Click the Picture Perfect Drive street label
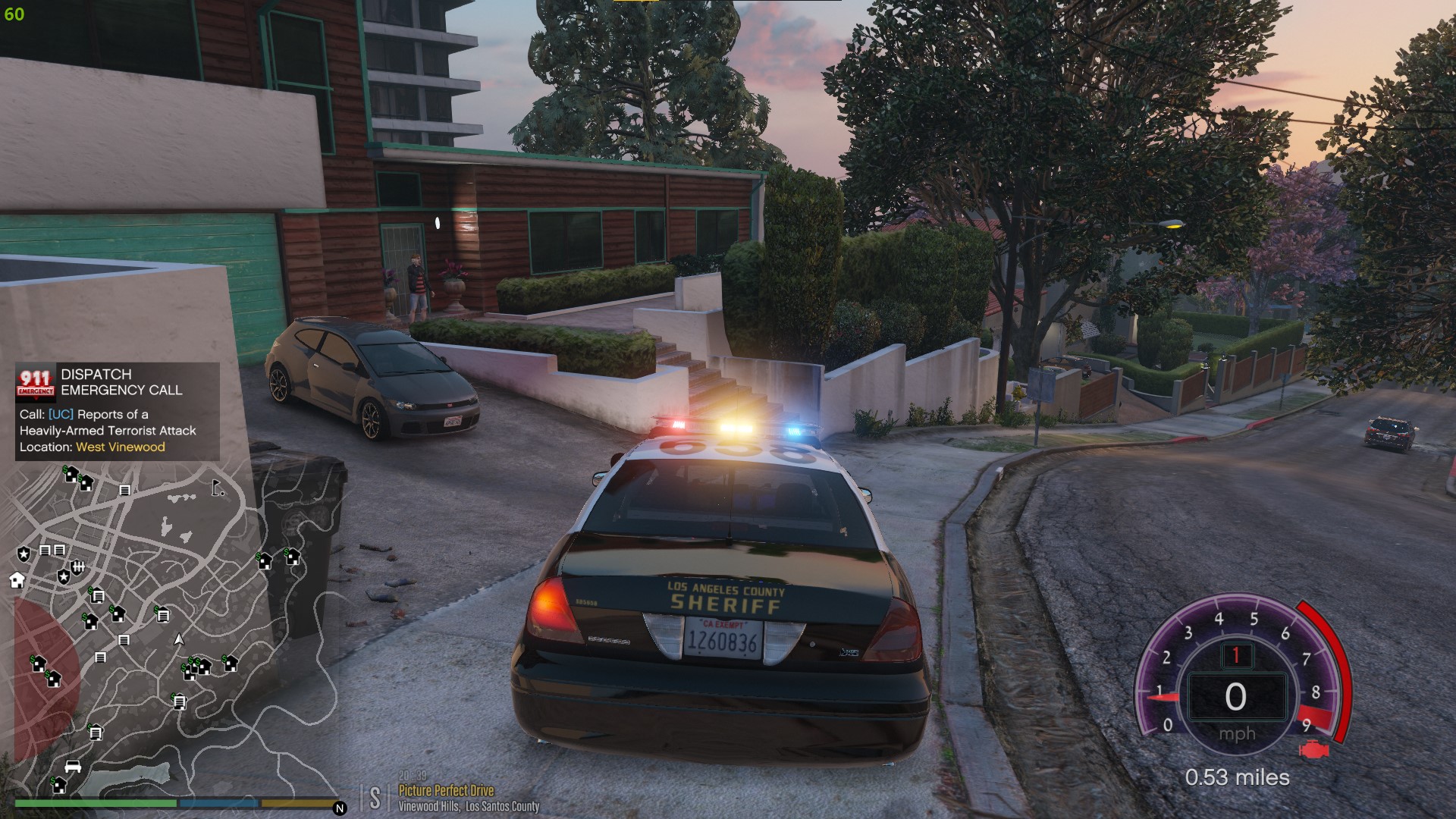 (x=446, y=790)
